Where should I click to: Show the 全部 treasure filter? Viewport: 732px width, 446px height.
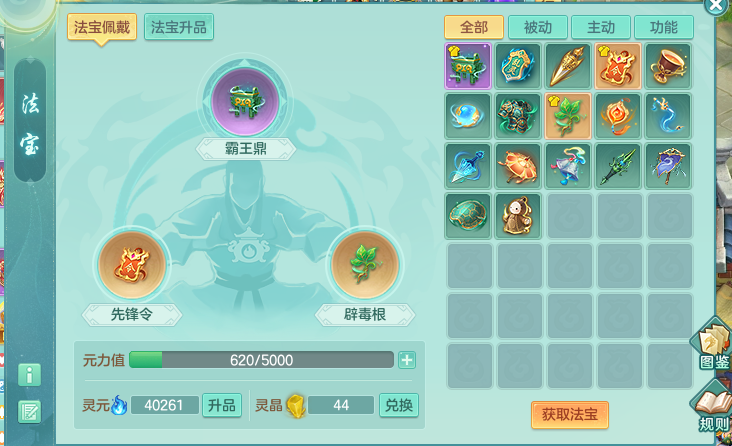(x=473, y=27)
